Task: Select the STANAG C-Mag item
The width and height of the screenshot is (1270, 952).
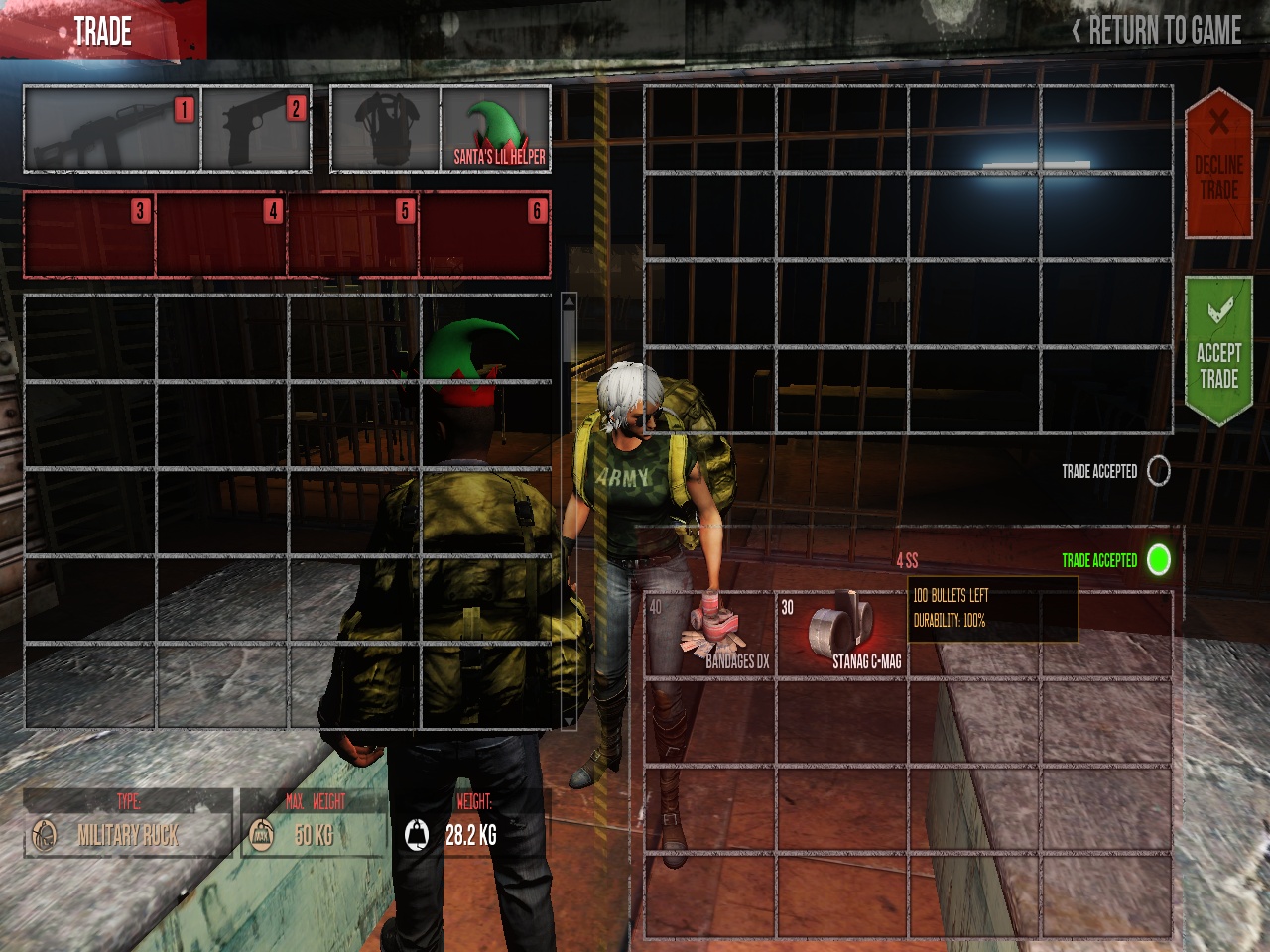Action: click(841, 635)
